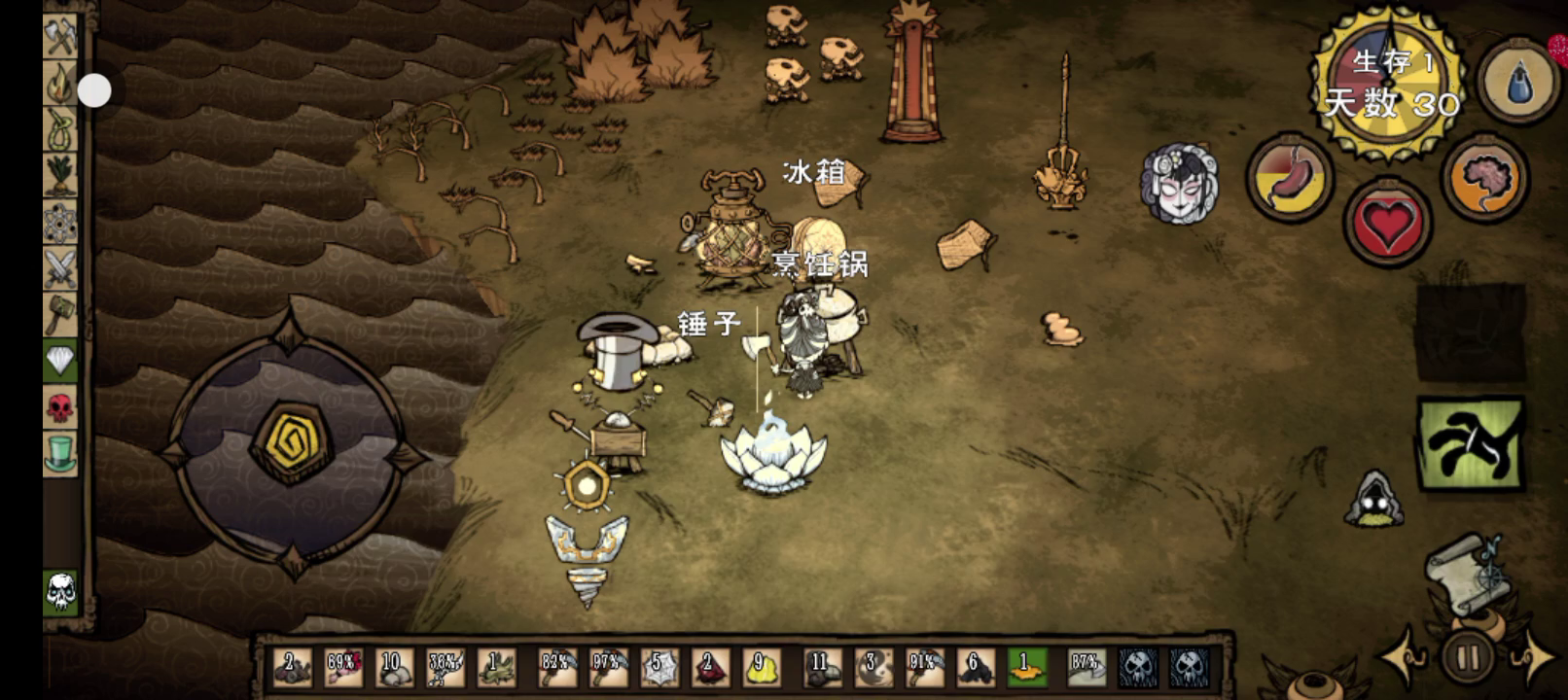Image resolution: width=1568 pixels, height=700 pixels.
Task: Tap the pale-faced character portrait
Action: click(1179, 185)
